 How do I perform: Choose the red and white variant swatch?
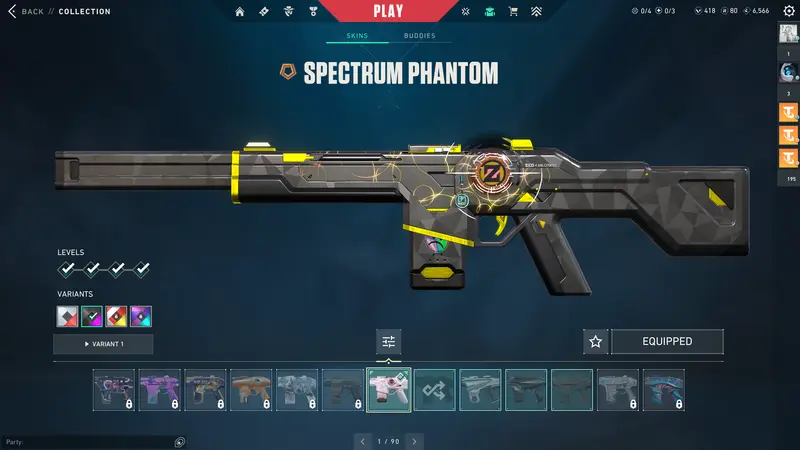(x=117, y=317)
